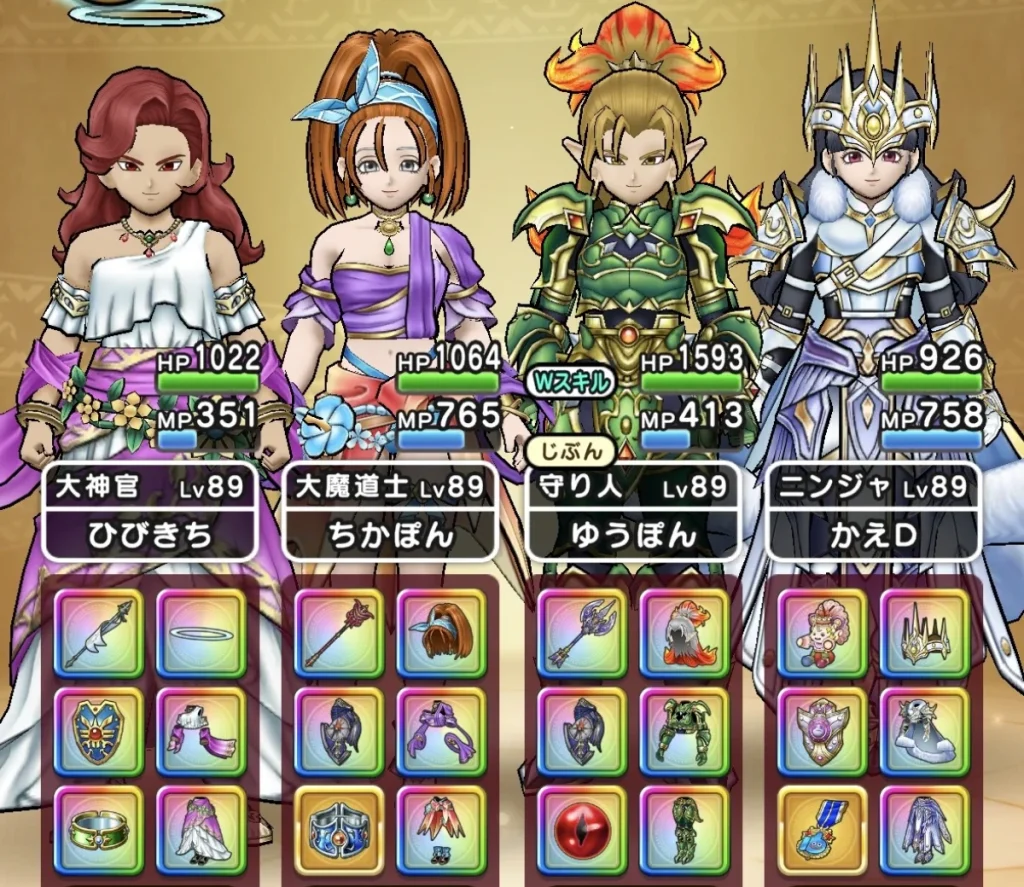Select party member ちかぽん name panel
The image size is (1024, 887).
[x=391, y=512]
